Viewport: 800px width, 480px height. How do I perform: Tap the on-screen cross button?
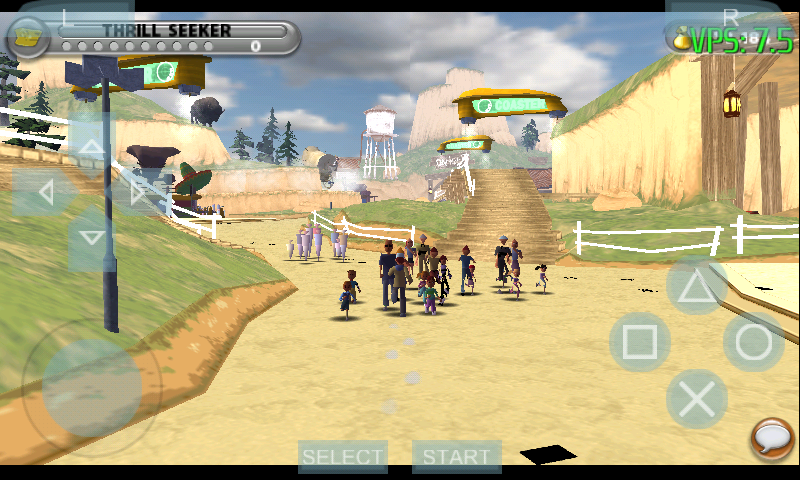[x=697, y=399]
